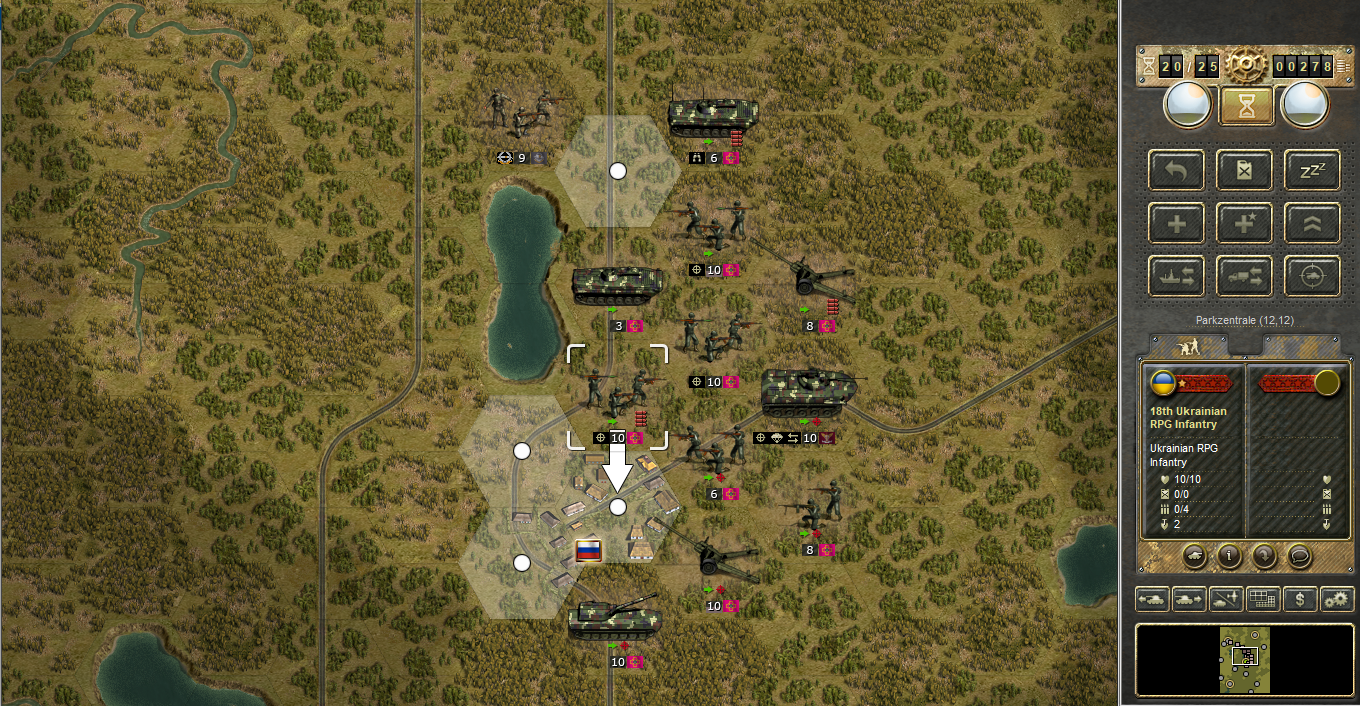Click the round tank icon below unit stats
Image resolution: width=1360 pixels, height=706 pixels.
pyautogui.click(x=1193, y=555)
